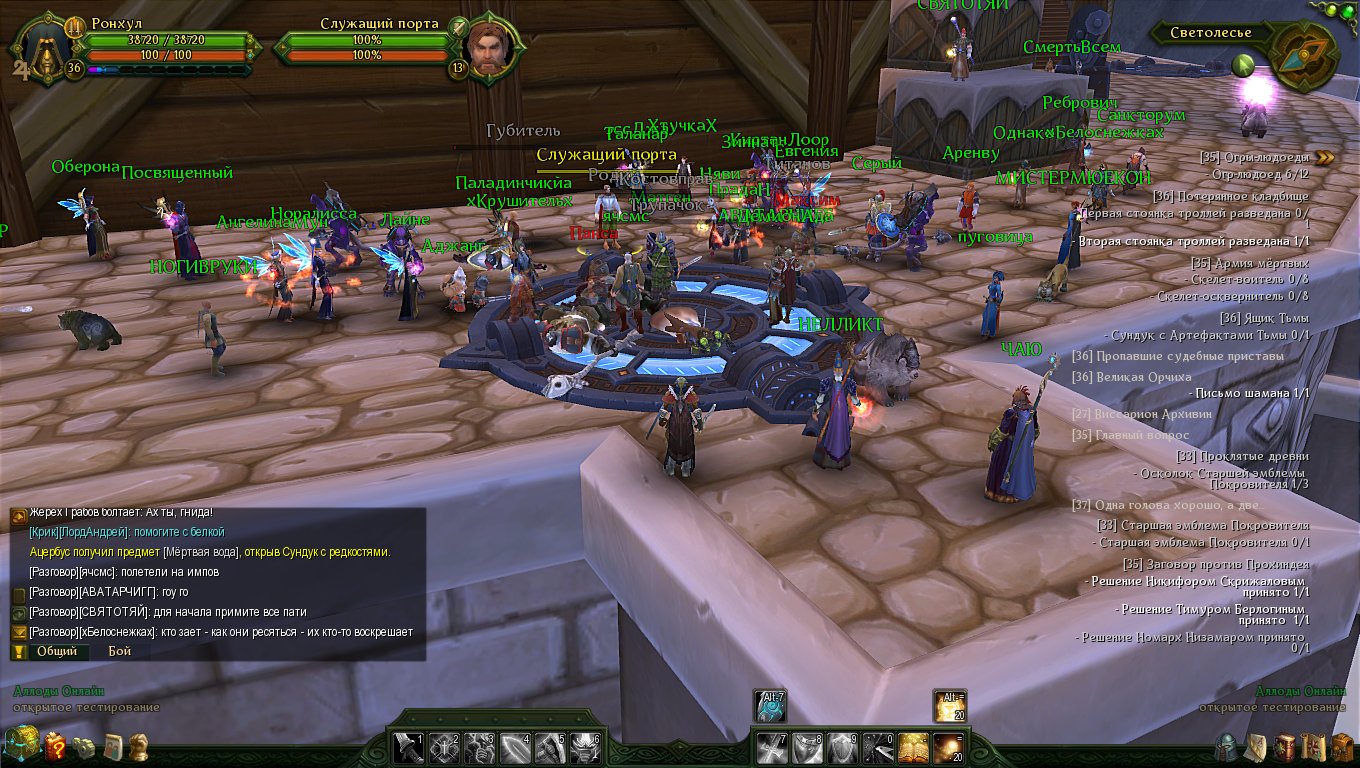Open the helmet character icon
The width and height of the screenshot is (1360, 768).
click(1225, 746)
